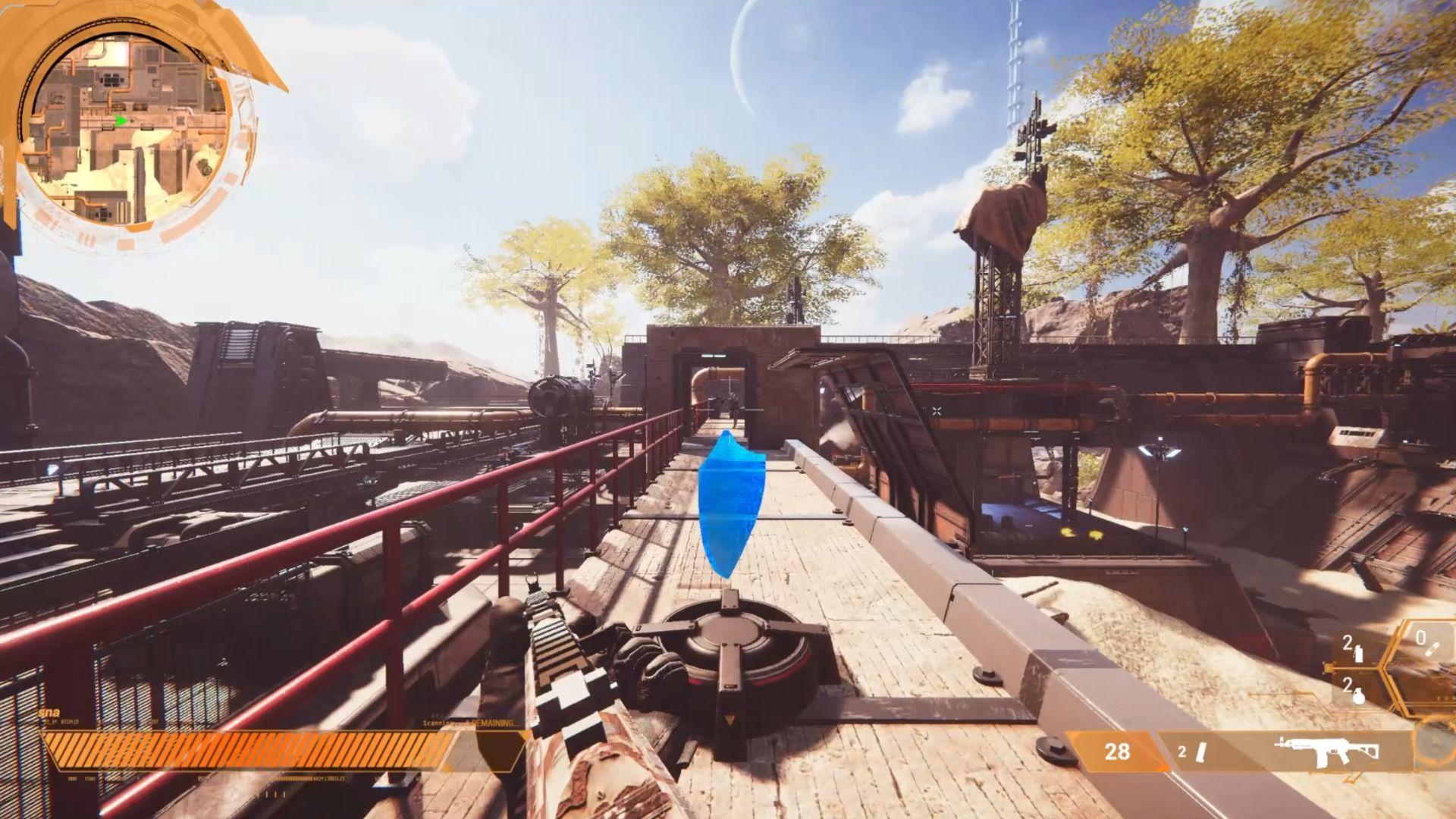Select the canister grenade icon
The height and width of the screenshot is (819, 1456).
1359,653
